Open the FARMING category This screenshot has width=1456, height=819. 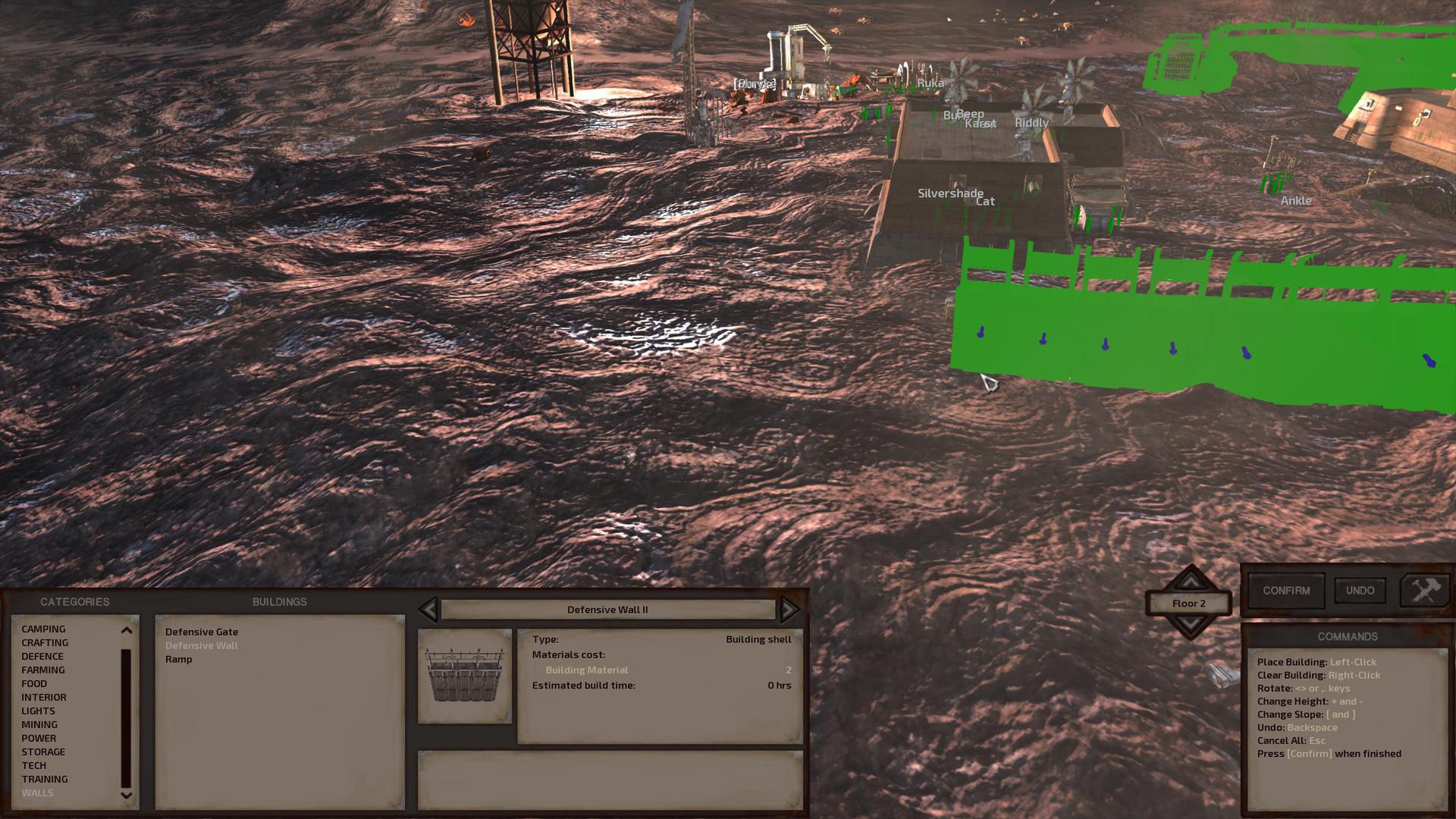[x=43, y=670]
